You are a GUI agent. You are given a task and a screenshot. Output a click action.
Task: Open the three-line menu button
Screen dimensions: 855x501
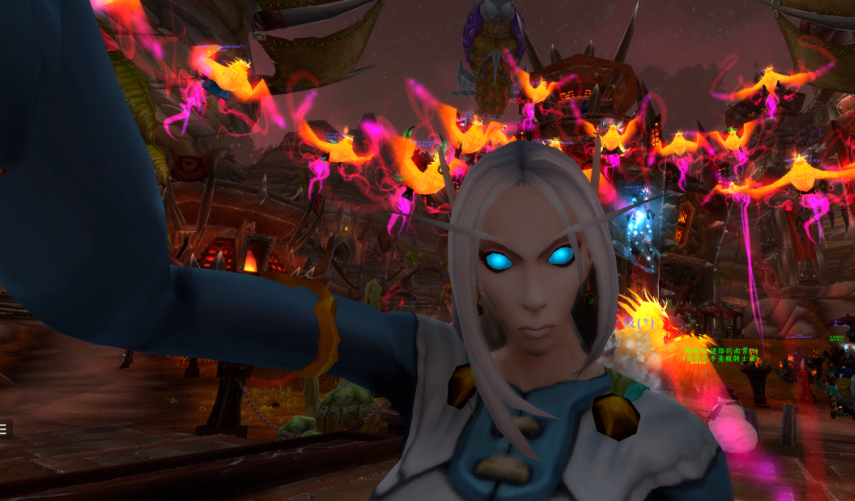pos(3,429)
